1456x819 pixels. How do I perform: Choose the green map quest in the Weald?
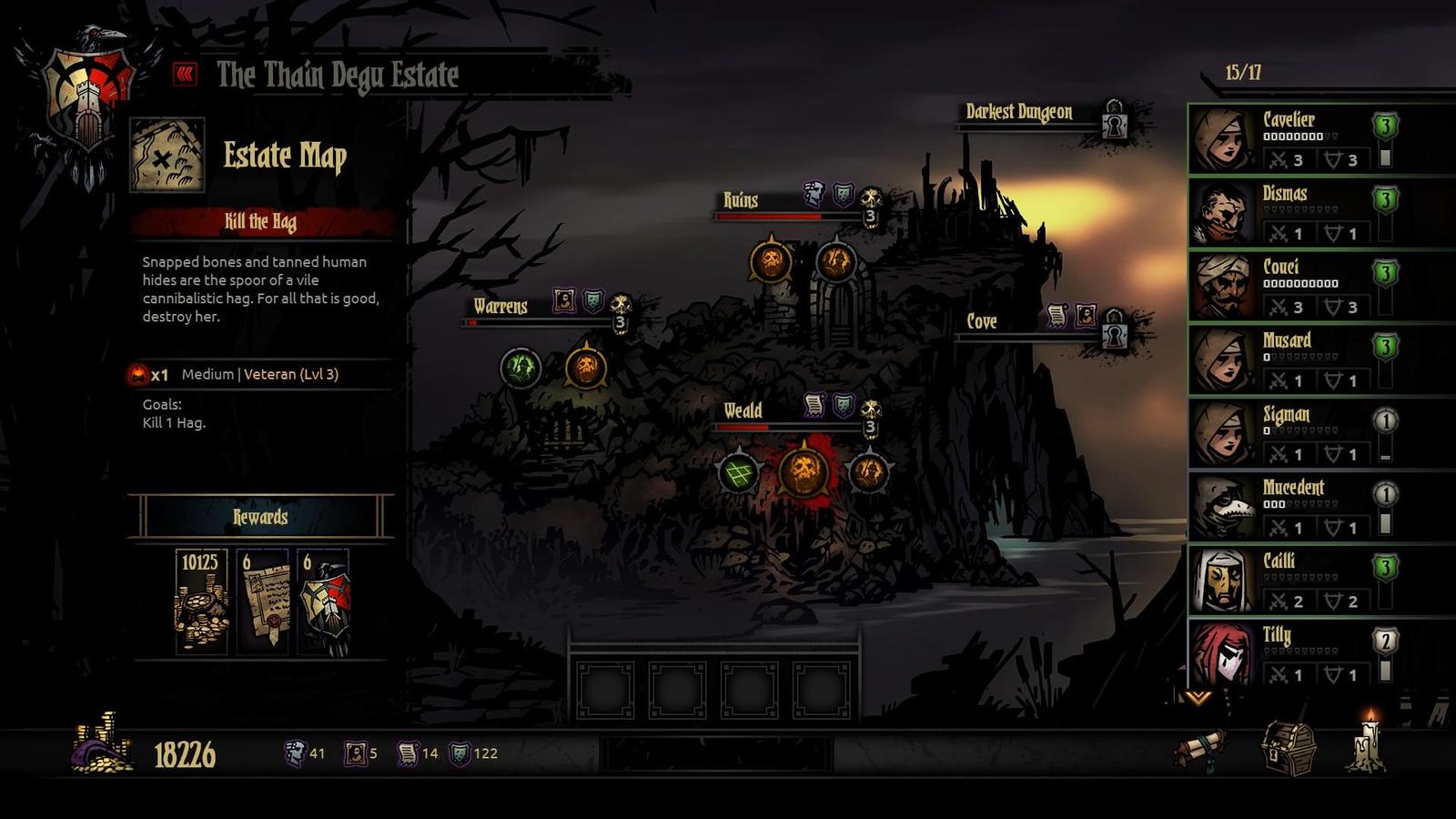pos(738,472)
